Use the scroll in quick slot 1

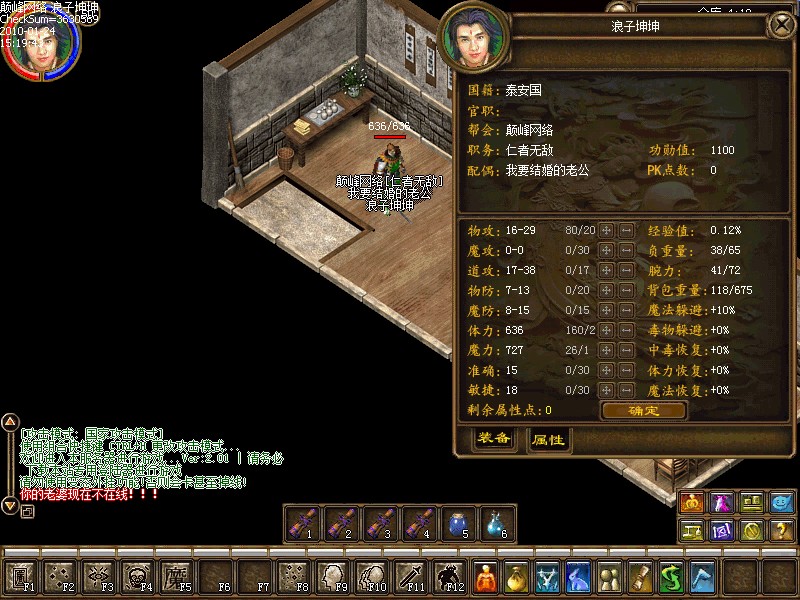[301, 523]
